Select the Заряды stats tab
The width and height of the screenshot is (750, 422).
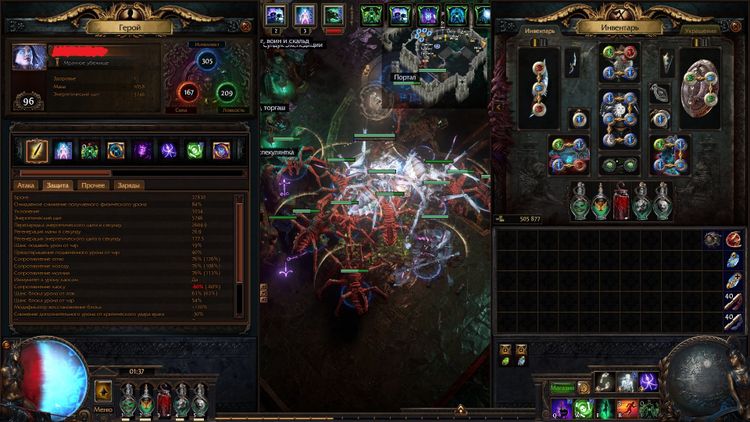(130, 186)
